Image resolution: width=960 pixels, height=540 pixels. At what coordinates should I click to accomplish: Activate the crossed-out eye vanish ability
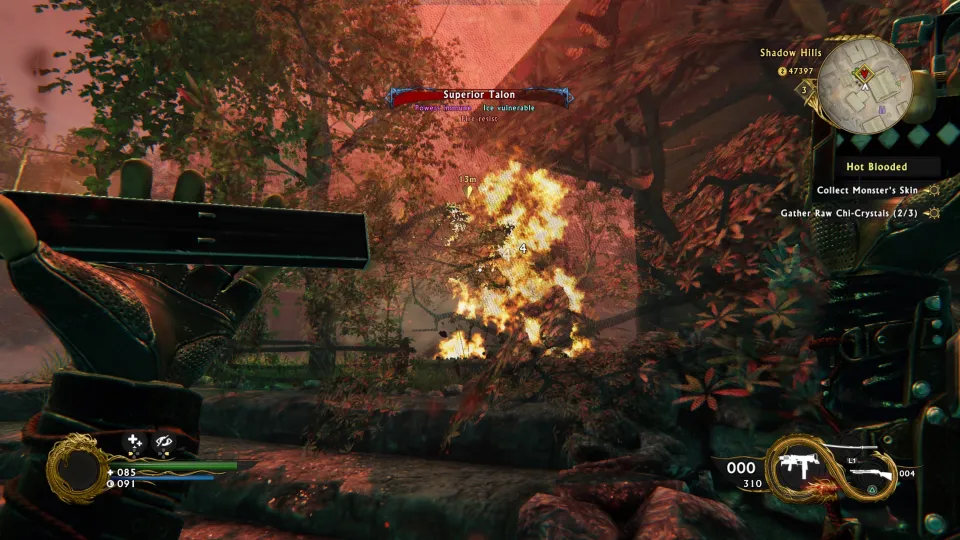pyautogui.click(x=165, y=441)
